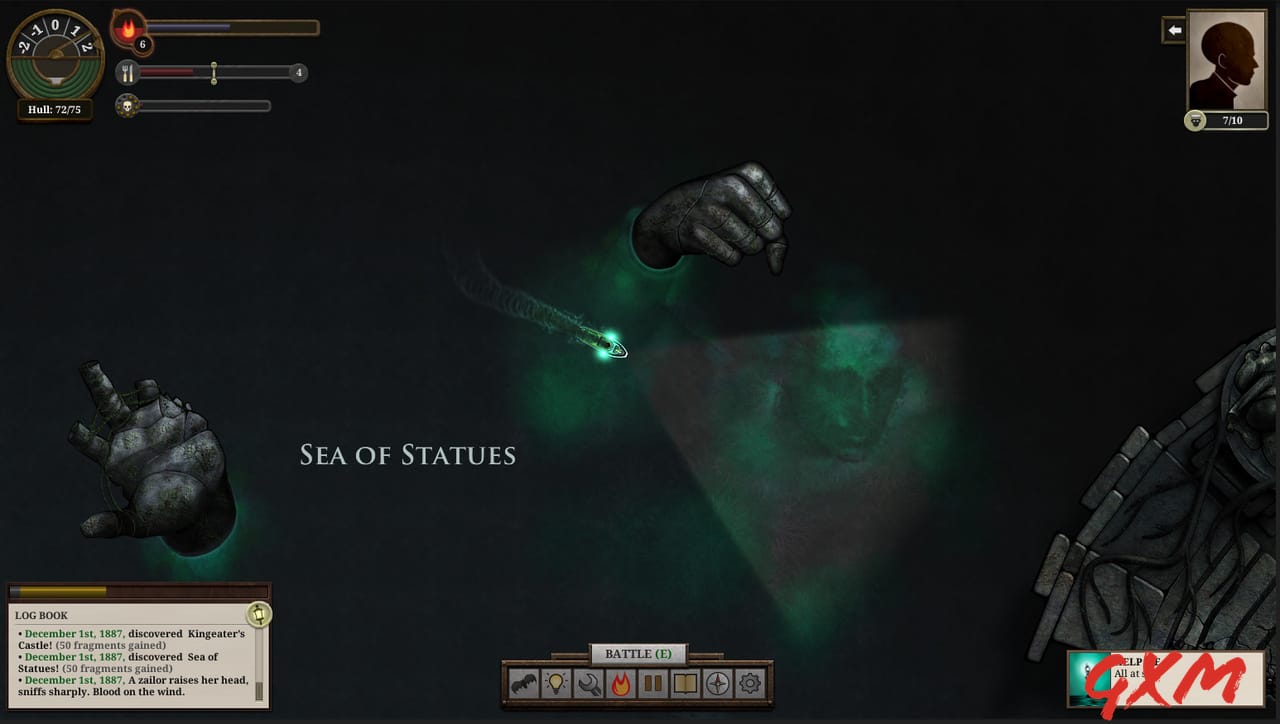Click the scroll icon on the Log Book

click(258, 616)
